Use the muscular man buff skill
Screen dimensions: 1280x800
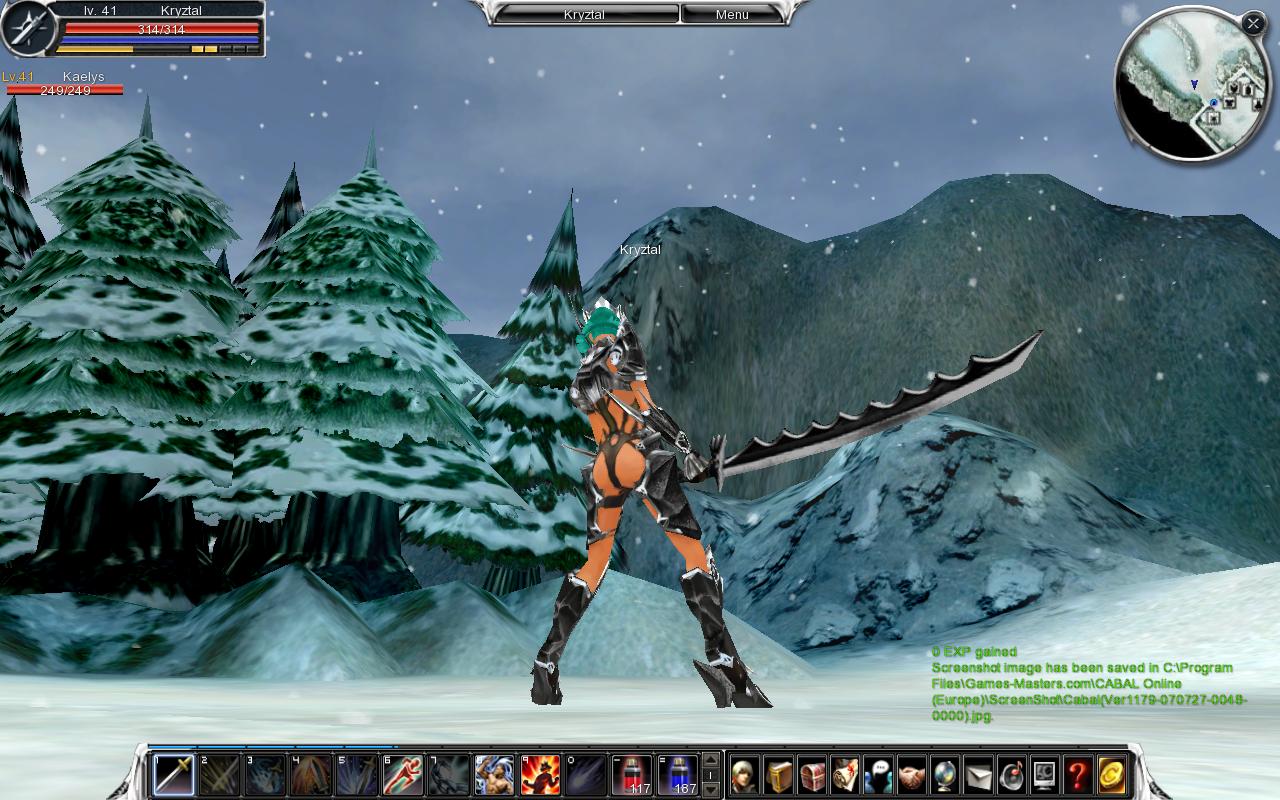coord(494,775)
